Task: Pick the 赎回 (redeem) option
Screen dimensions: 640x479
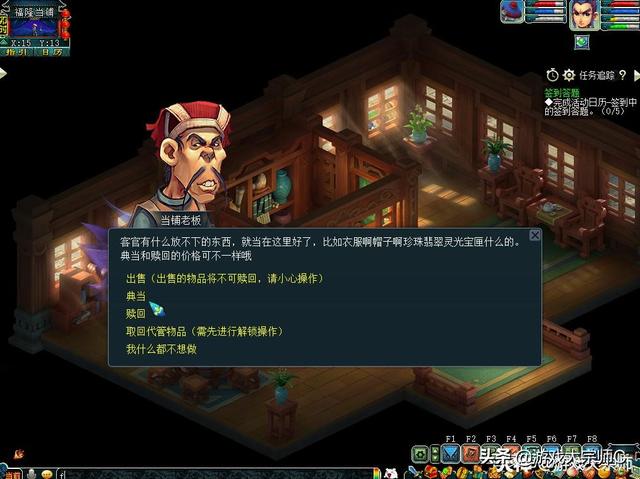Action: (136, 313)
